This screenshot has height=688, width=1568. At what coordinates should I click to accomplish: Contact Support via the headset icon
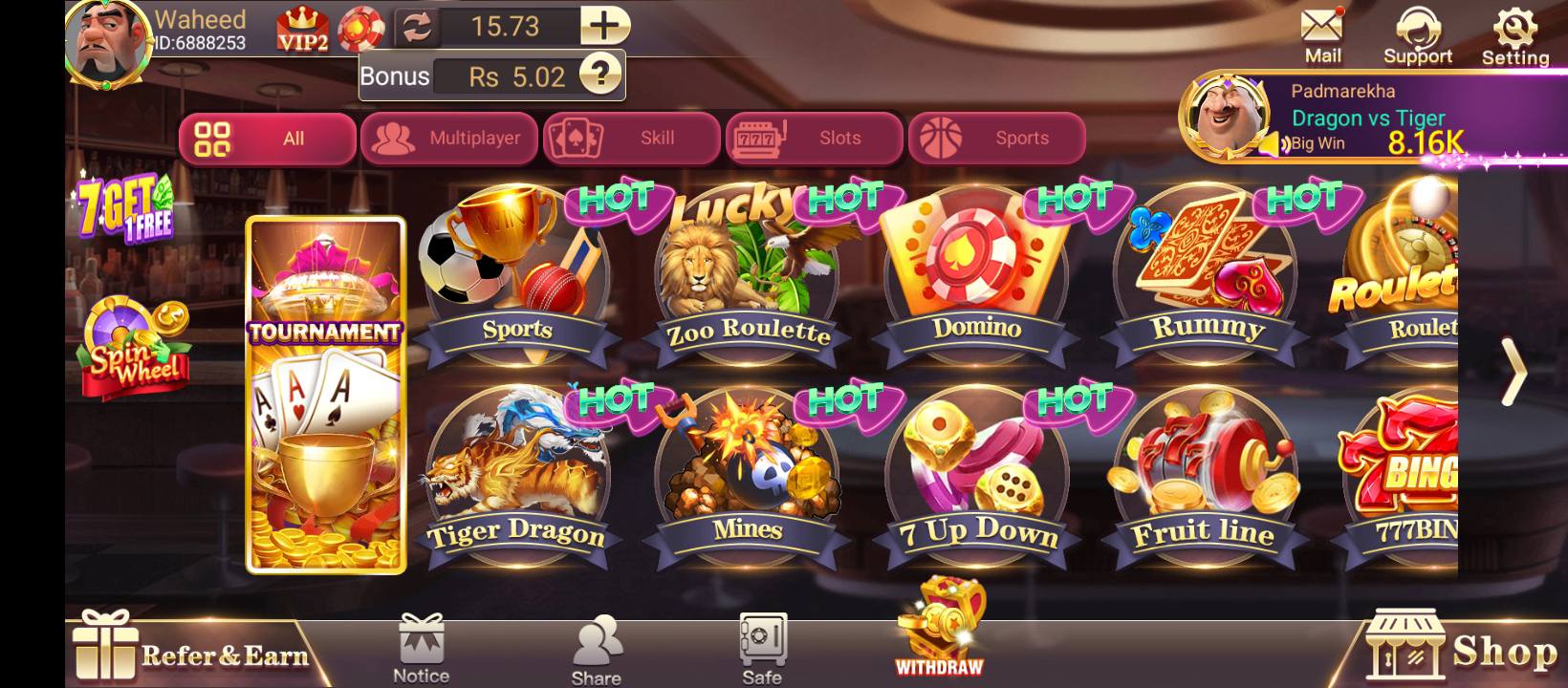click(x=1418, y=29)
